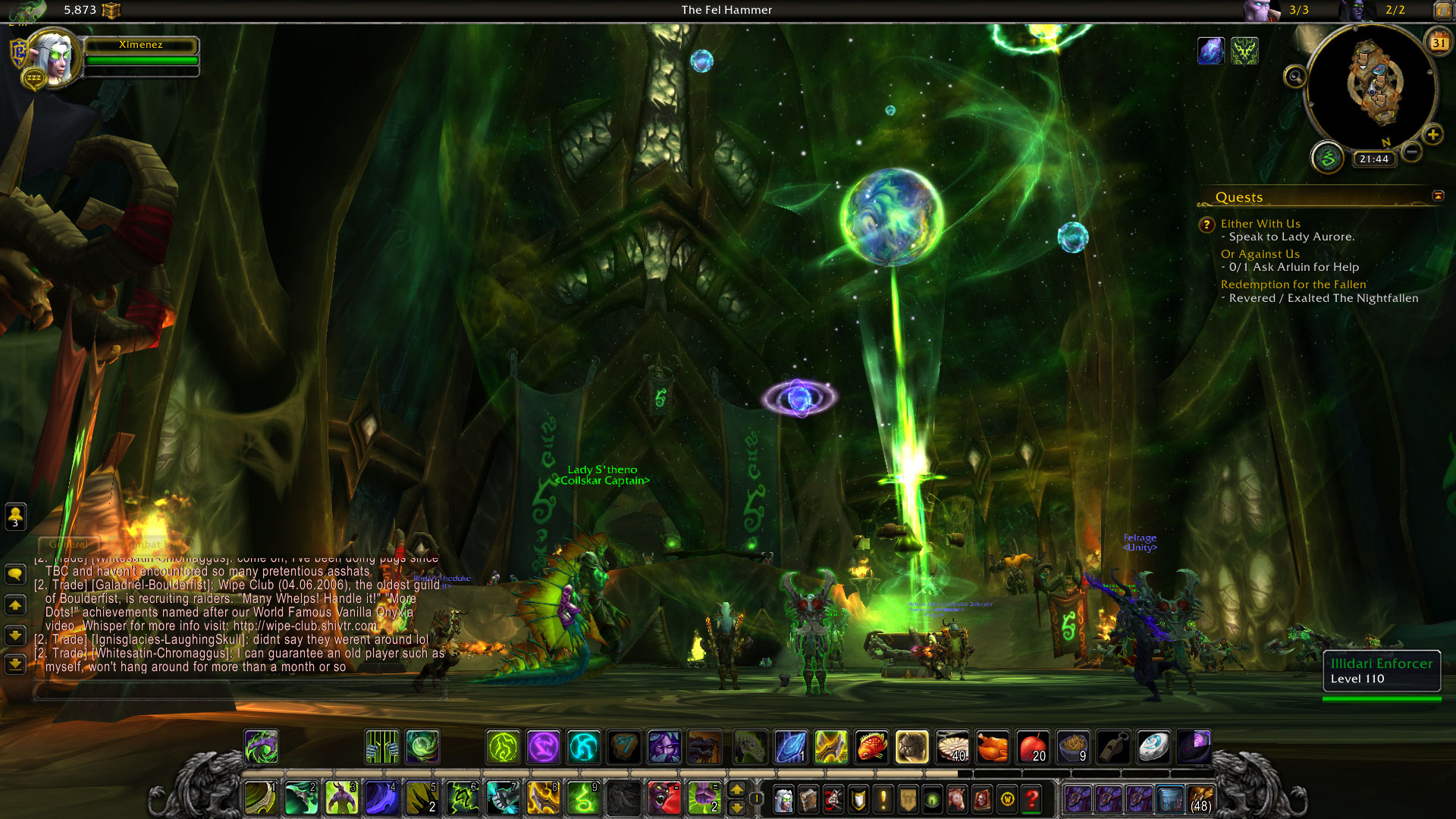Use the orange fish item slot
Viewport: 1456px width, 819px height.
[x=871, y=748]
